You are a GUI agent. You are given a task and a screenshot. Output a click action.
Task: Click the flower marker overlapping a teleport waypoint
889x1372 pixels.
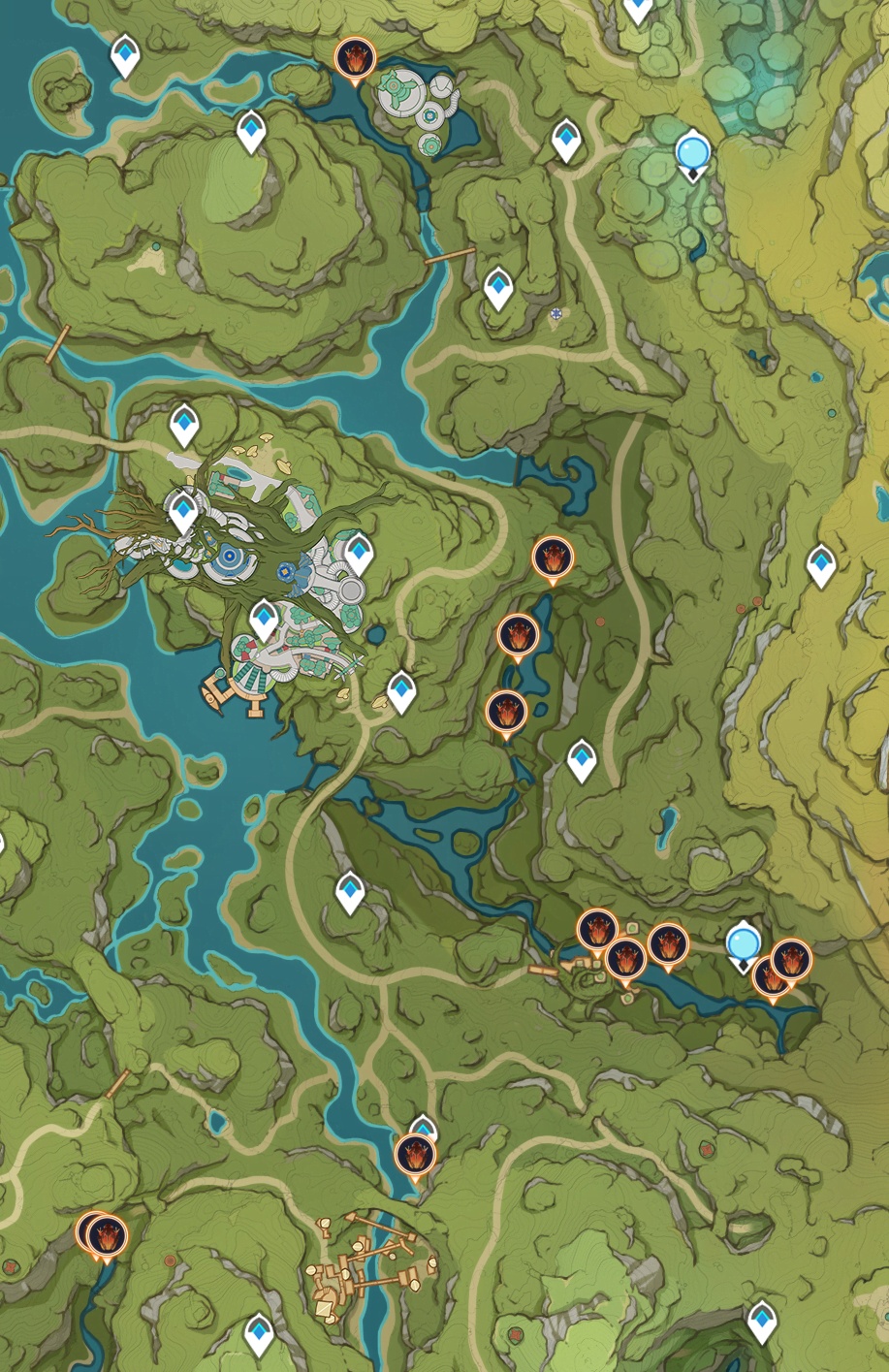(415, 1154)
